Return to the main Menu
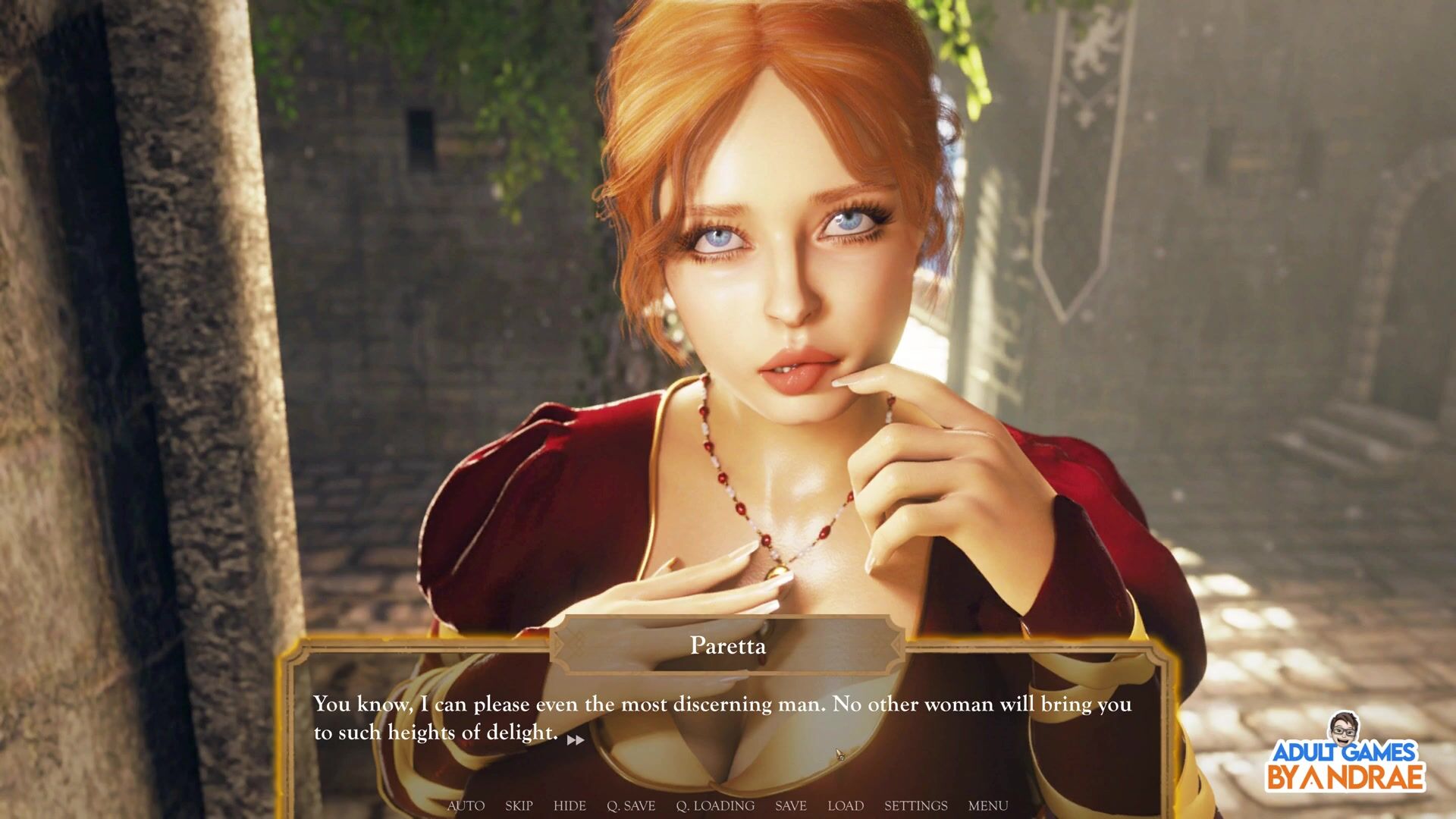 pos(988,805)
